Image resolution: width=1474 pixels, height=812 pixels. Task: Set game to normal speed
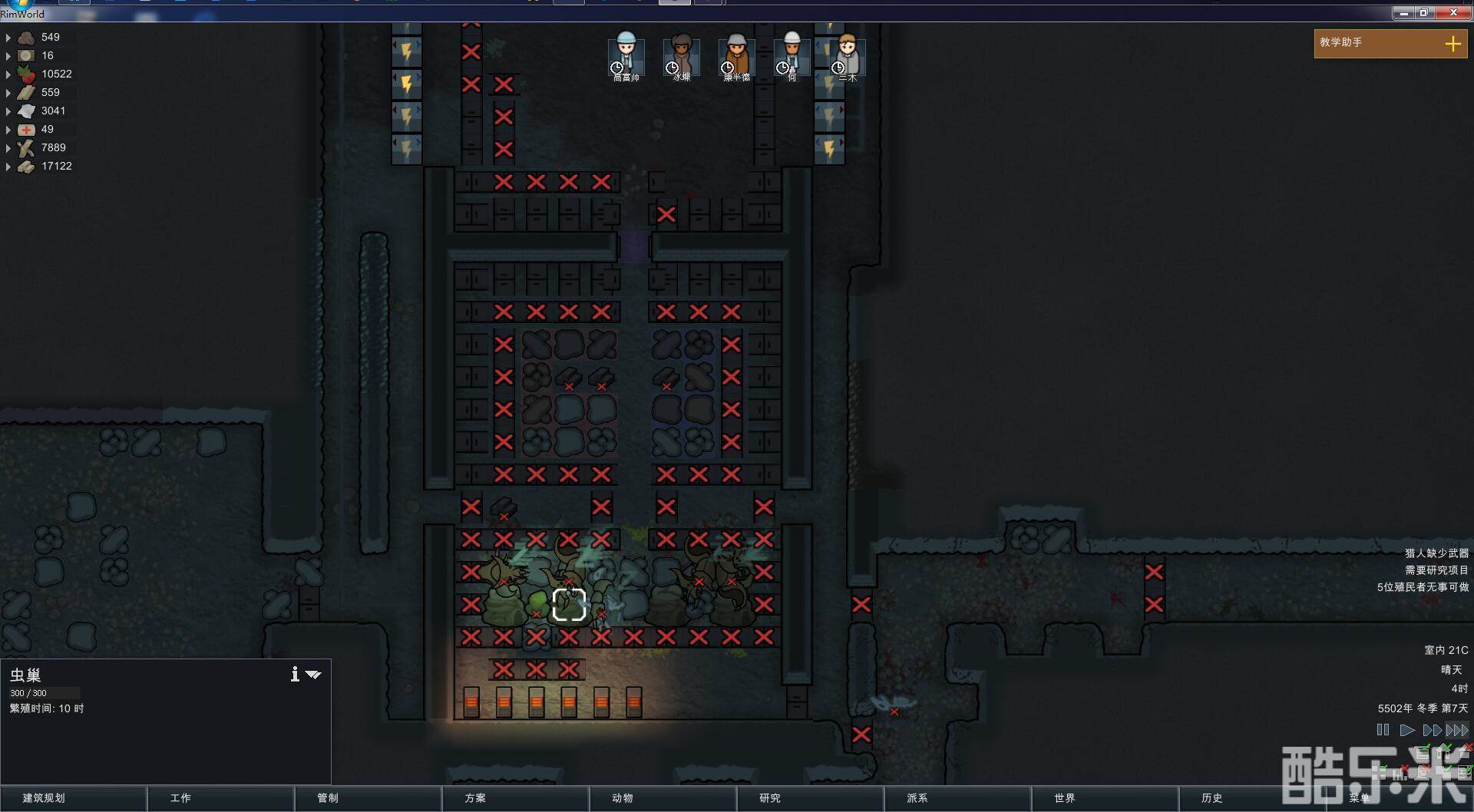coord(1406,730)
